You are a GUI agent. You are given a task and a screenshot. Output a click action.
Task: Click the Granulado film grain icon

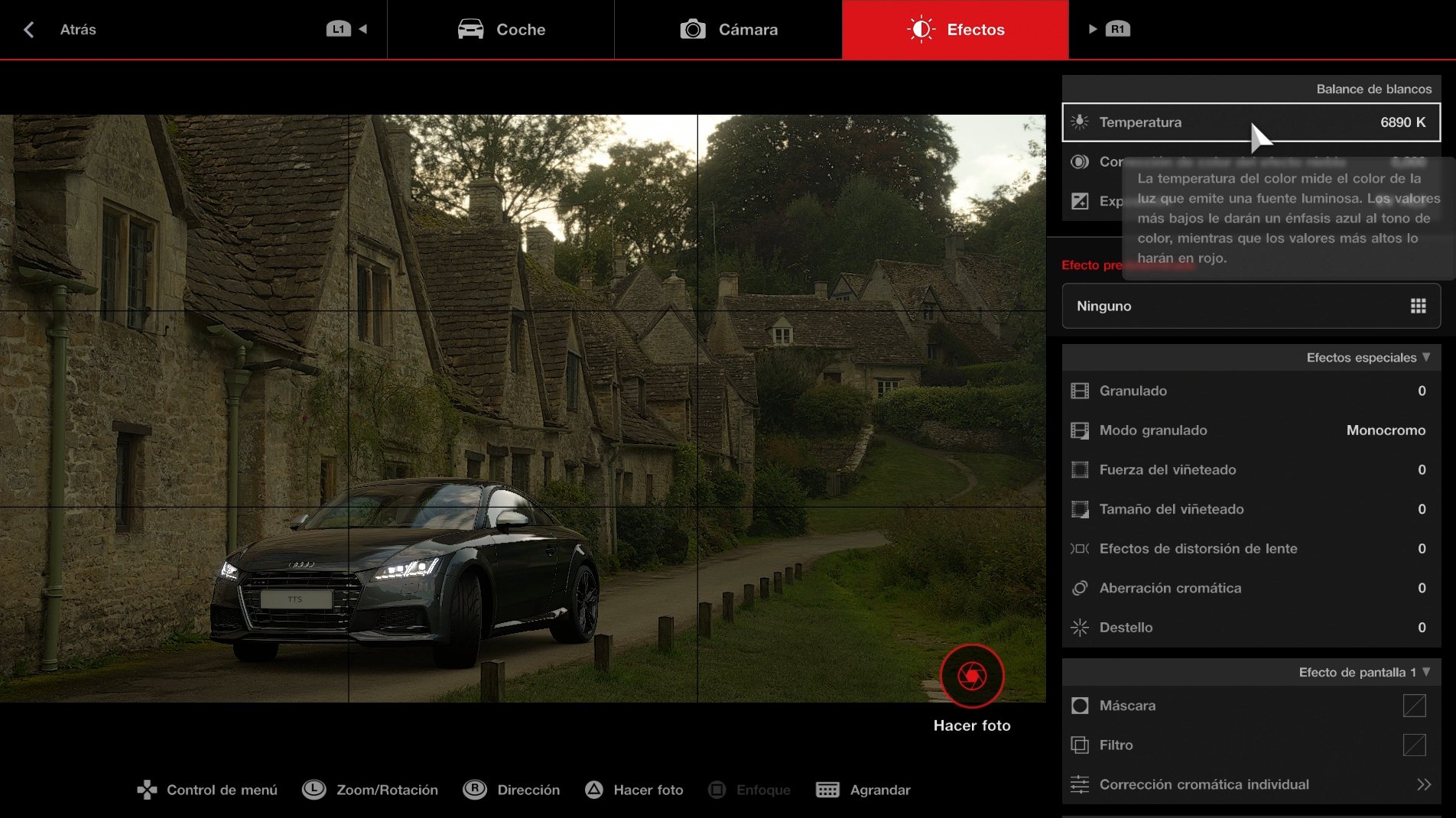pos(1081,391)
